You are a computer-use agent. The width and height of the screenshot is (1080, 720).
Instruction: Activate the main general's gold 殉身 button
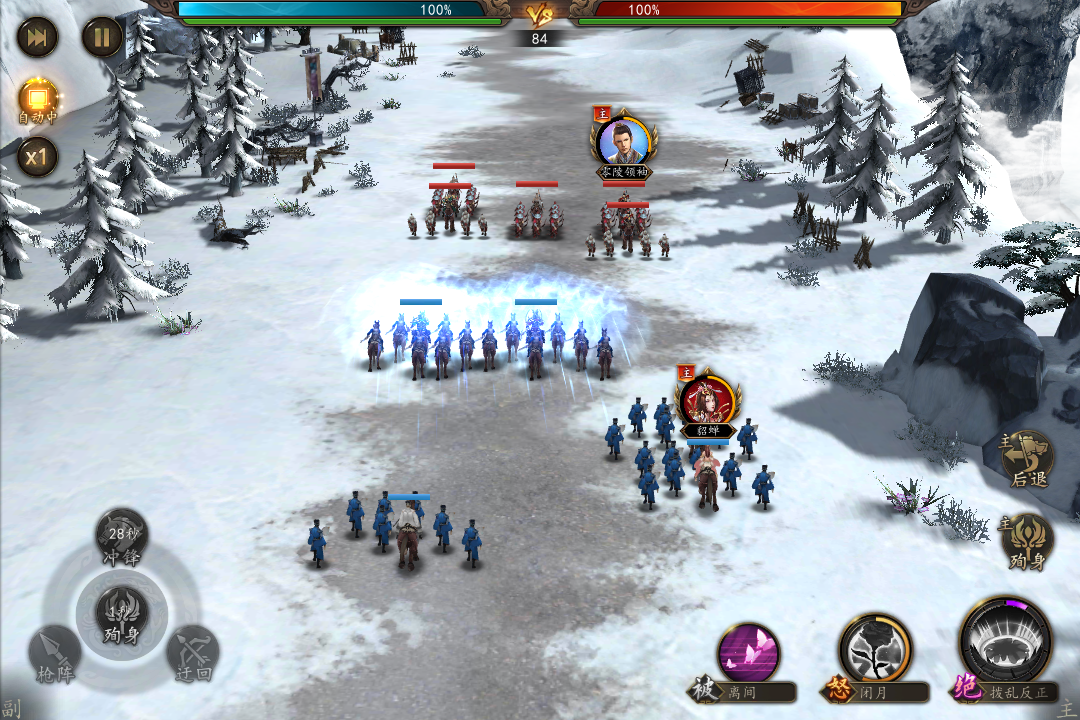coord(1028,541)
